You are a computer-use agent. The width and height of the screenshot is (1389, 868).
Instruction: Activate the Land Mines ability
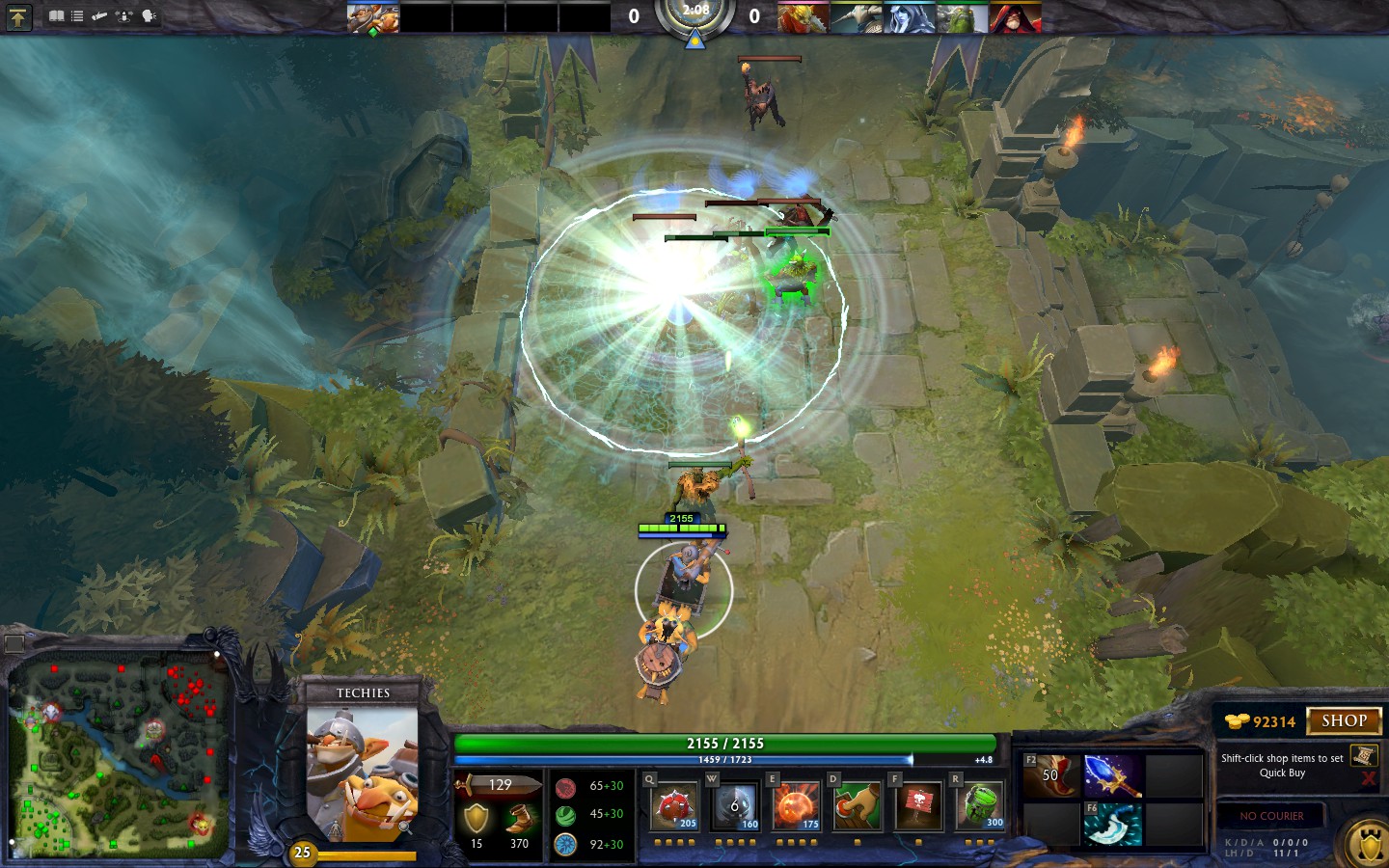tap(675, 806)
